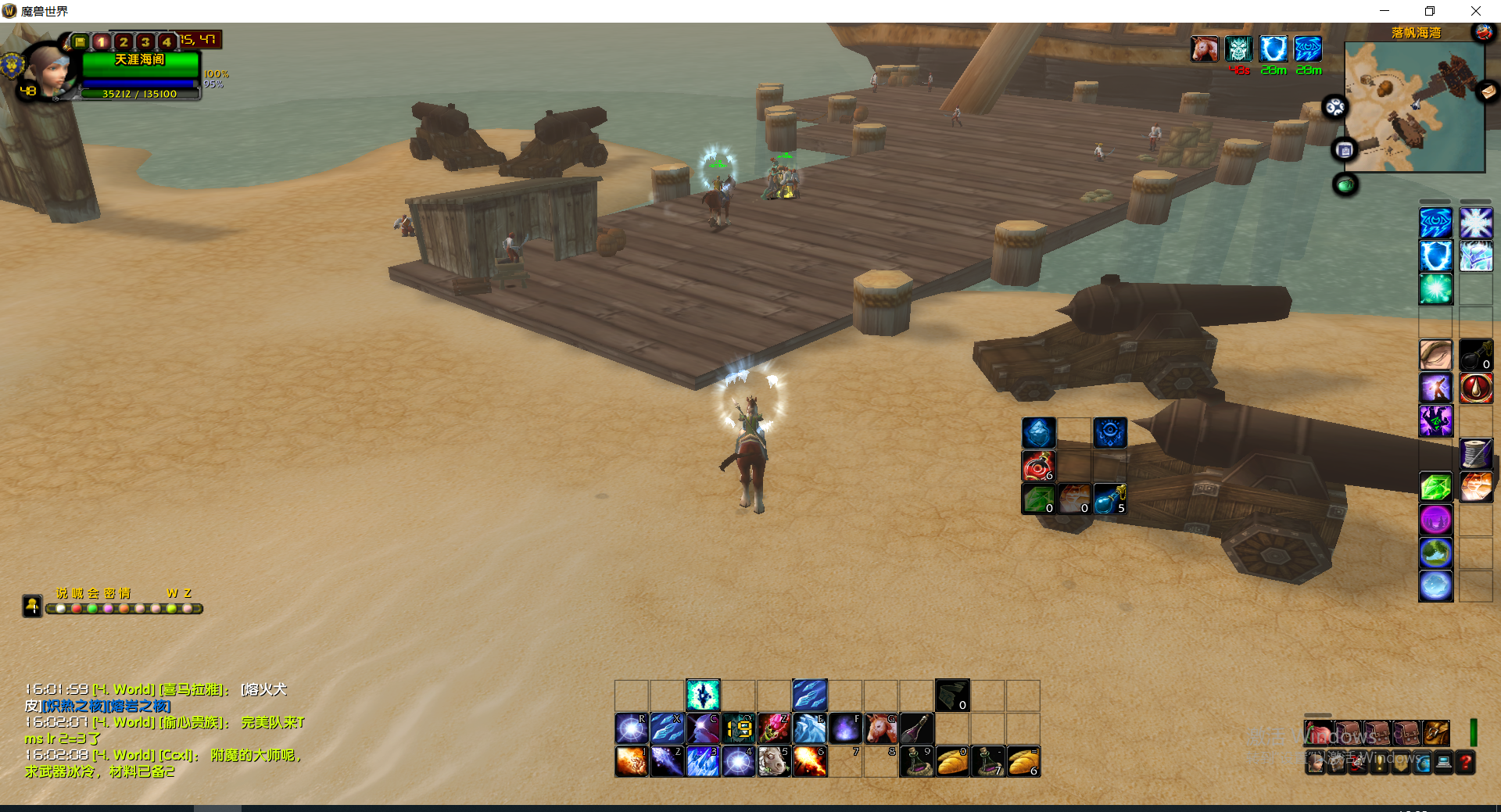Close the game window
The height and width of the screenshot is (812, 1501).
(x=1475, y=11)
